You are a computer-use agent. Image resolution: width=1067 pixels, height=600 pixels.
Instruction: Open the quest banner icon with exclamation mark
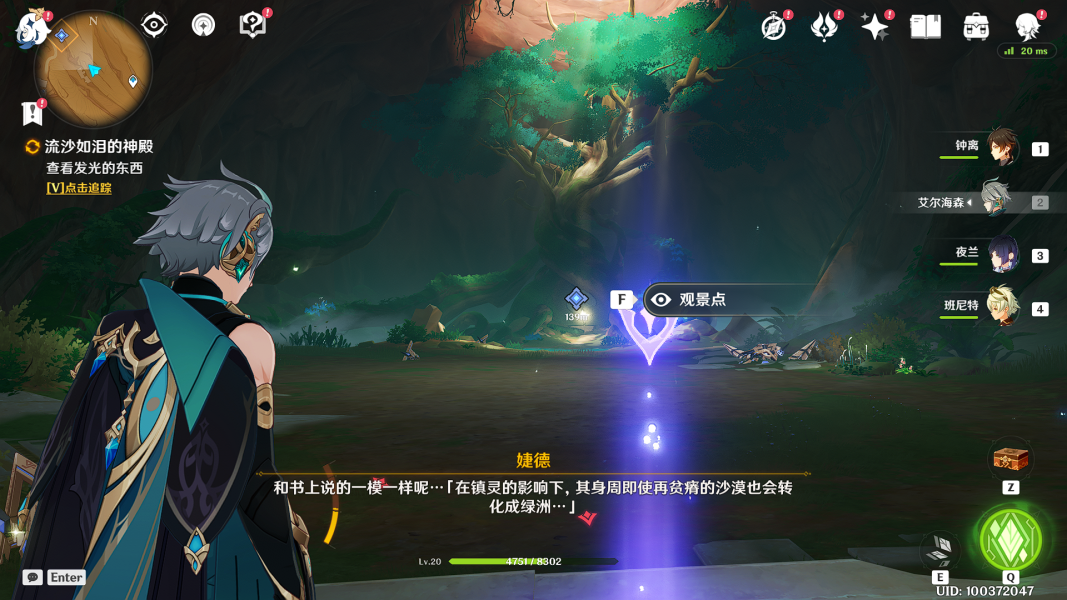[32, 113]
